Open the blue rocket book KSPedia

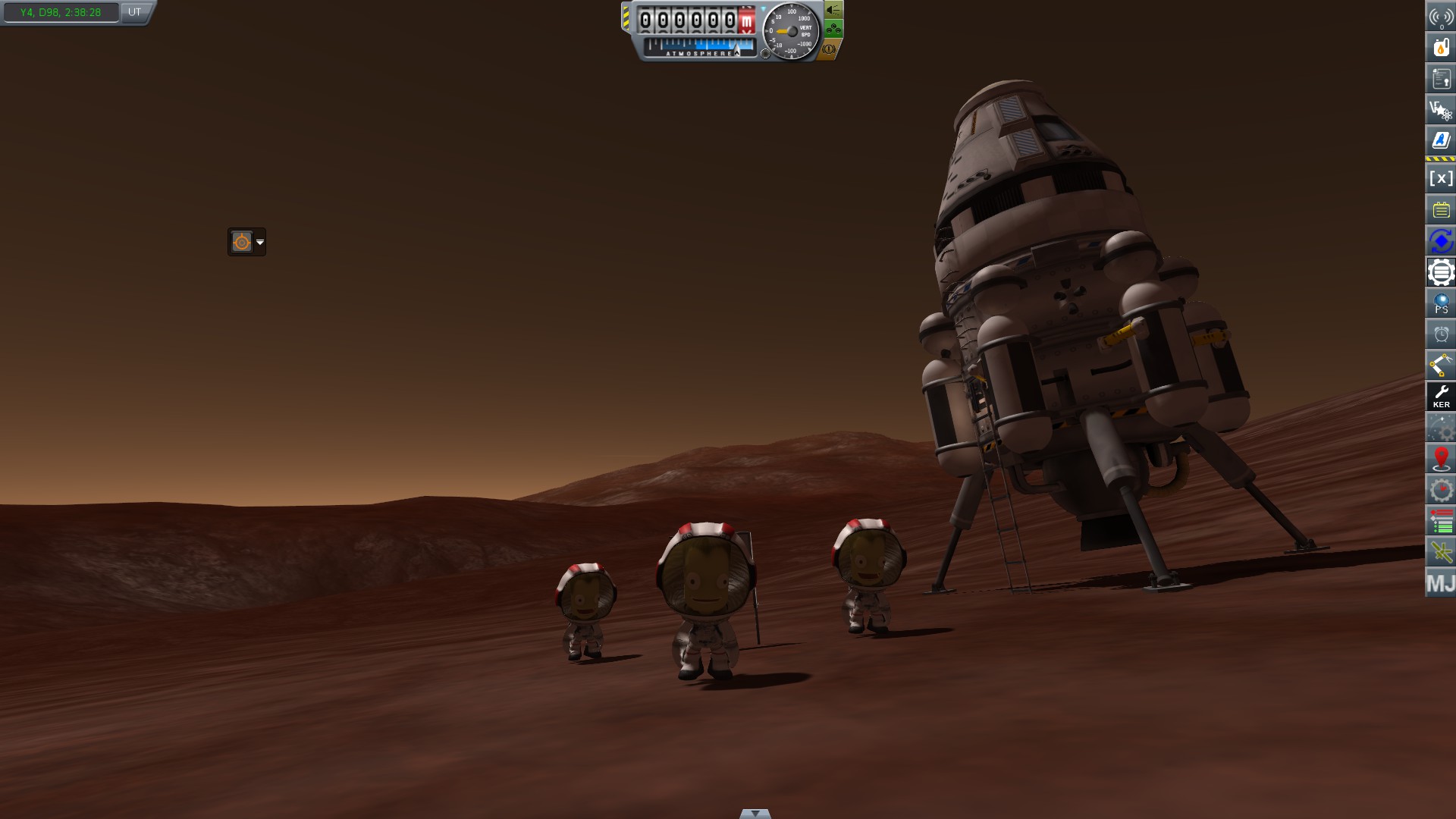coord(1441,141)
